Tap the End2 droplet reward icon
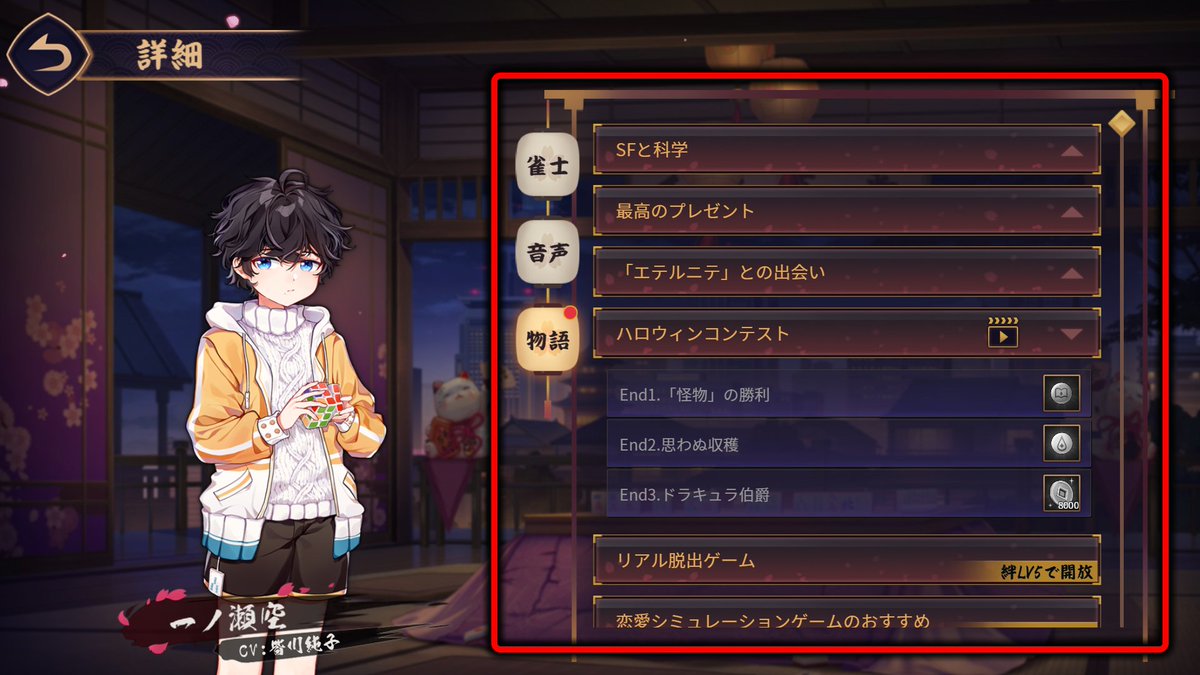The width and height of the screenshot is (1200, 675). pyautogui.click(x=1061, y=444)
